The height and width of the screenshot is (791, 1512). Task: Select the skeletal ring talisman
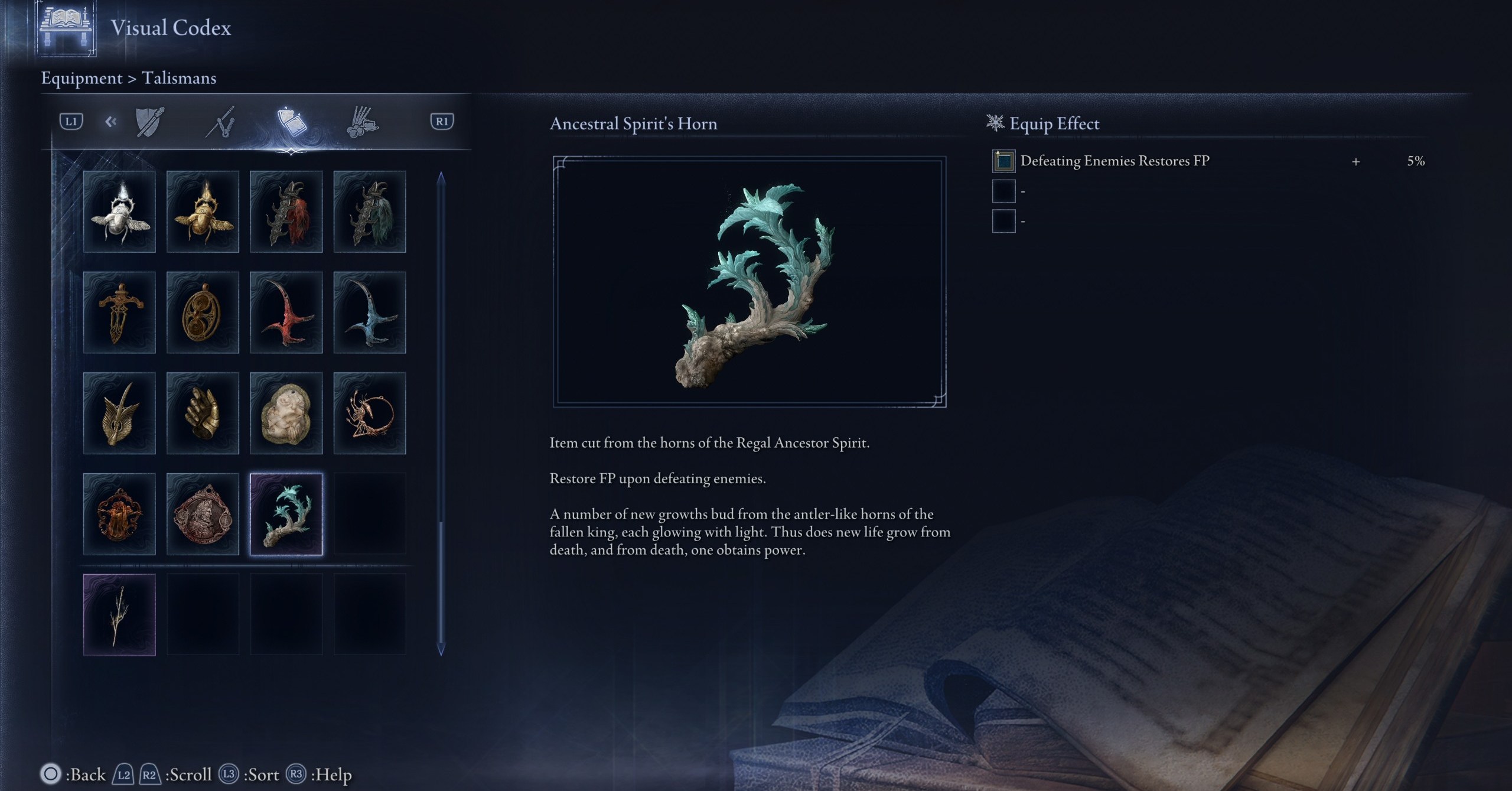pos(370,413)
